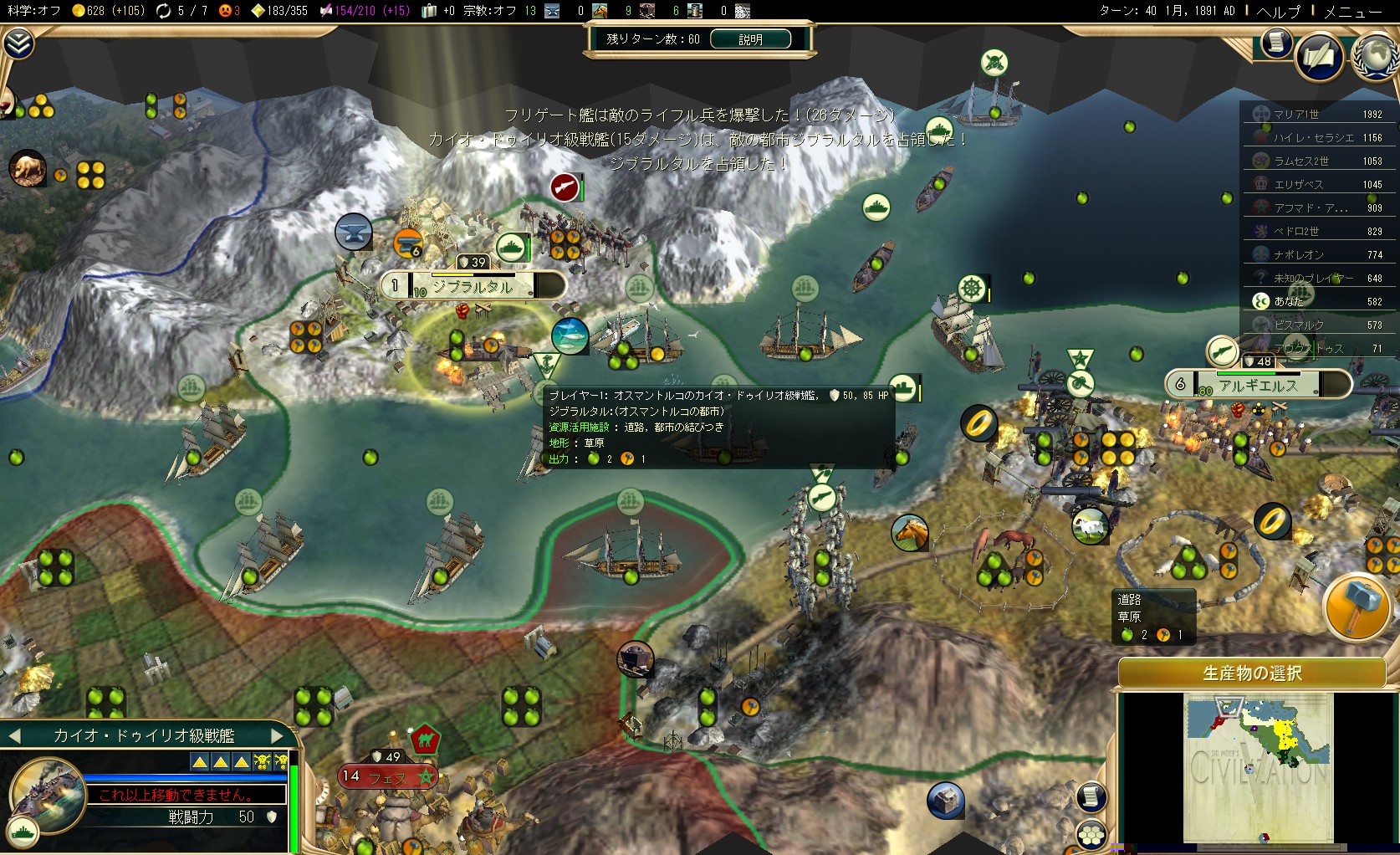Image resolution: width=1400 pixels, height=855 pixels.
Task: Choose production via 生産物の選択 button
Action: coord(1251,673)
